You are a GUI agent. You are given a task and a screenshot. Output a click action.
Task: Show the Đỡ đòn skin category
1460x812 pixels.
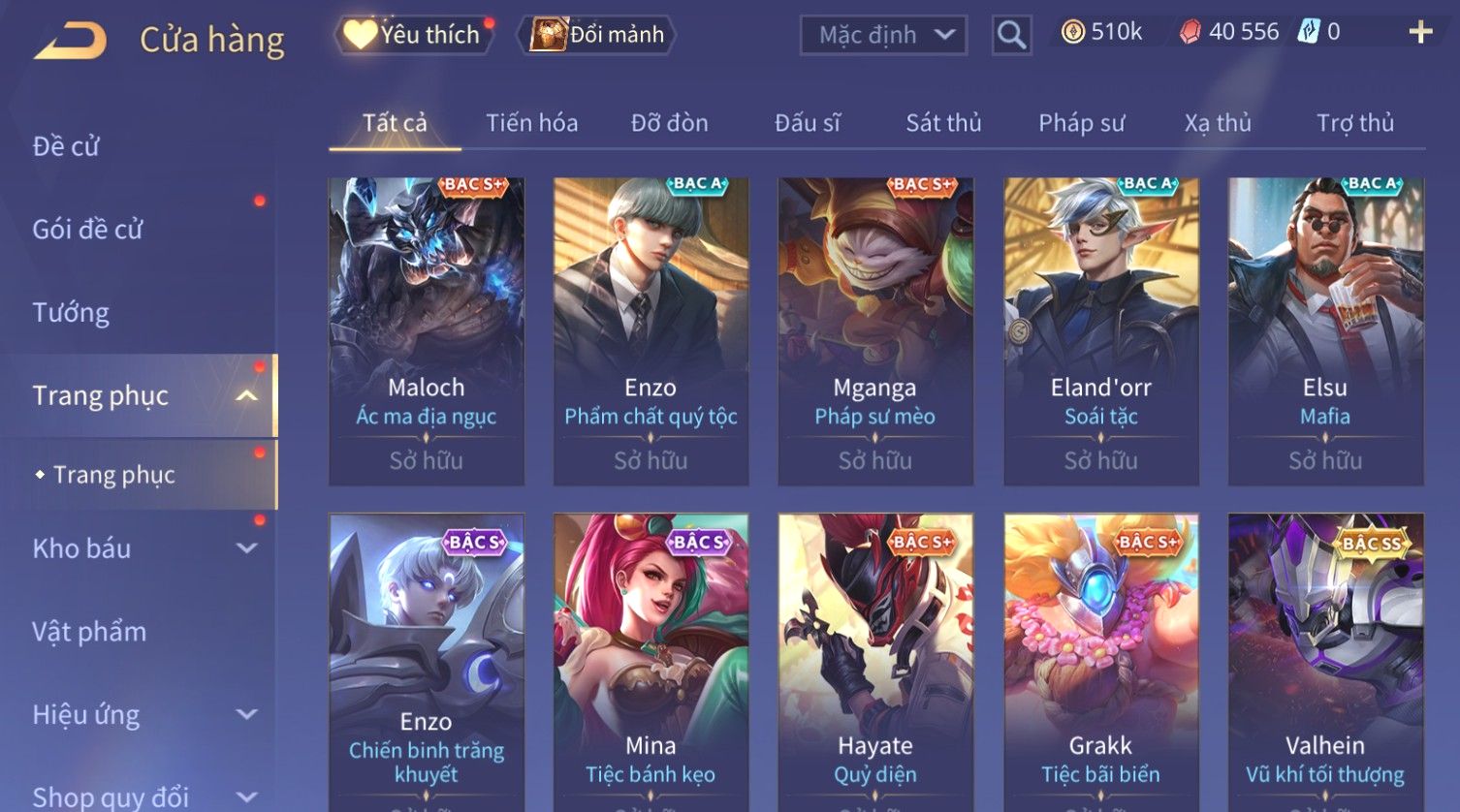click(x=669, y=123)
